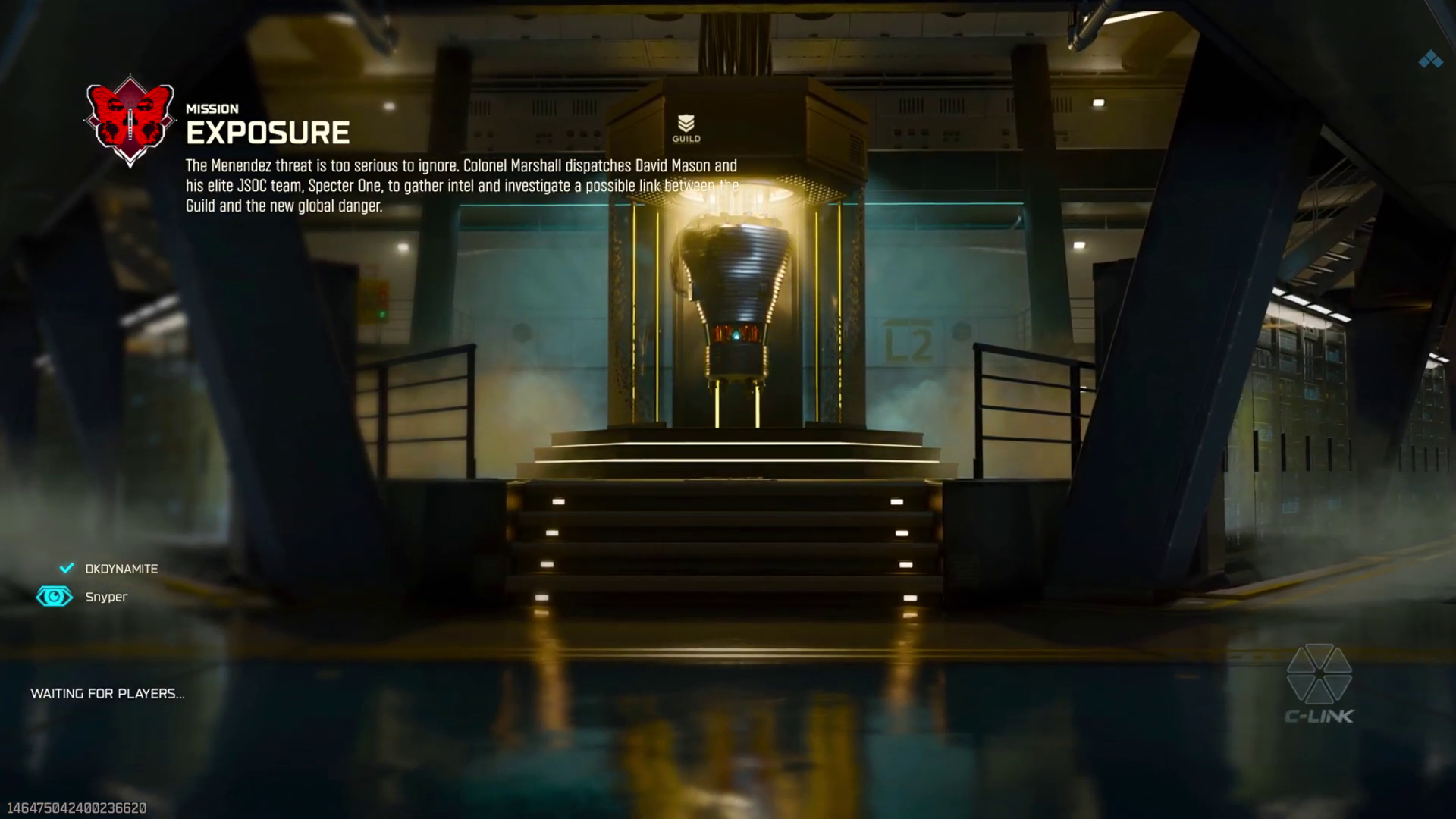This screenshot has height=819, width=1456.
Task: Click the player name DKDYNAMITE
Action: 121,568
